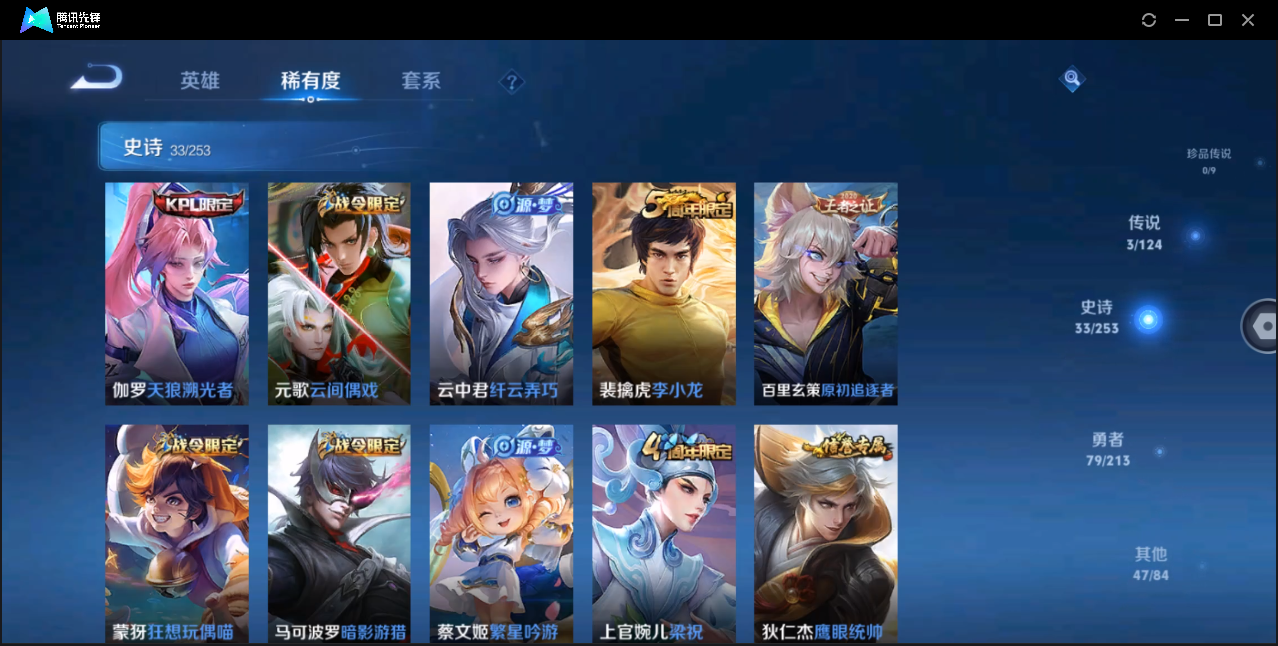Screen dimensions: 1278x646
Task: Choose the 百里玄策 原初追逐者 skin card
Action: [825, 293]
